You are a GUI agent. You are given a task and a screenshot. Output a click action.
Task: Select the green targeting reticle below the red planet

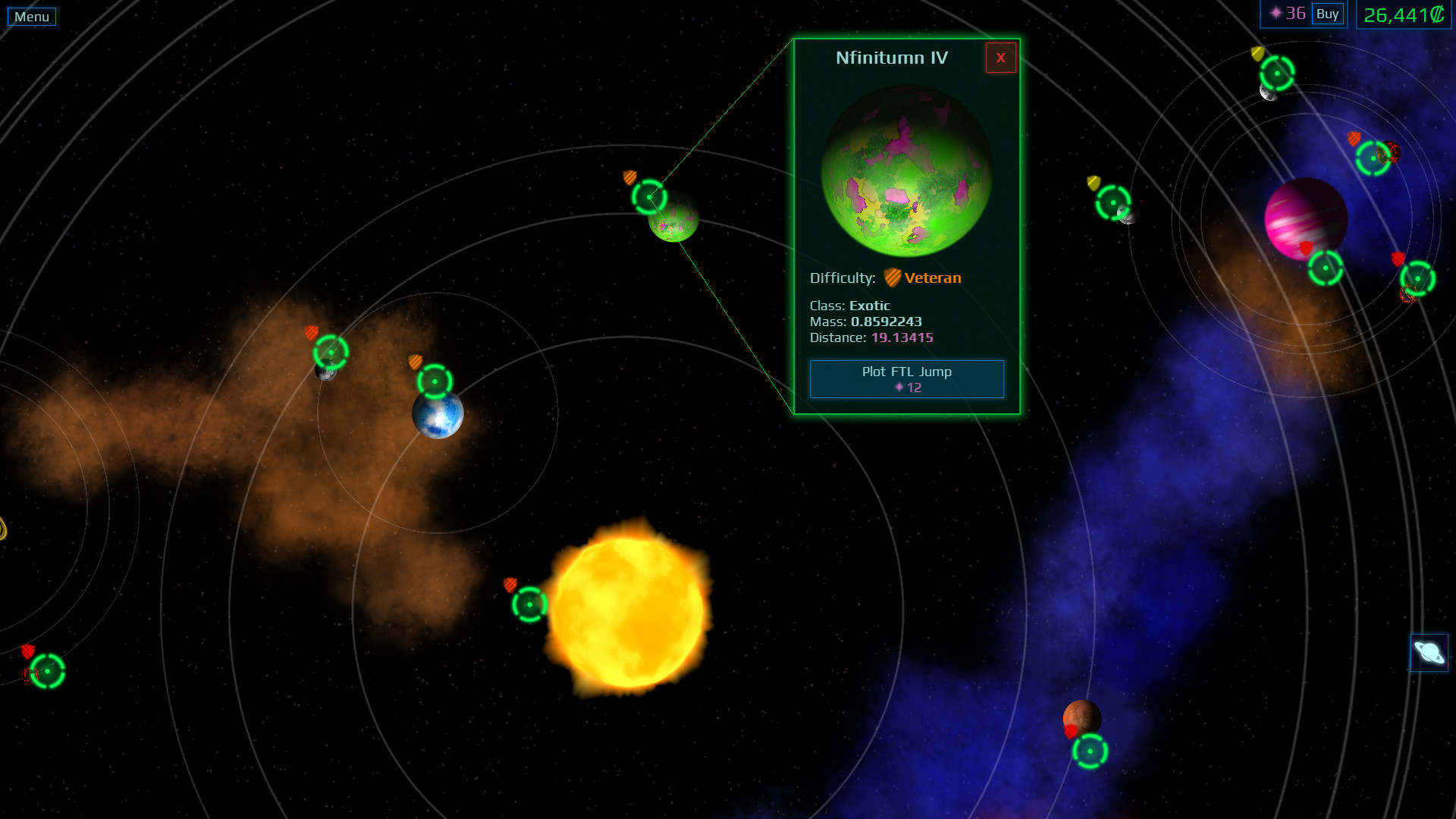coord(1090,751)
